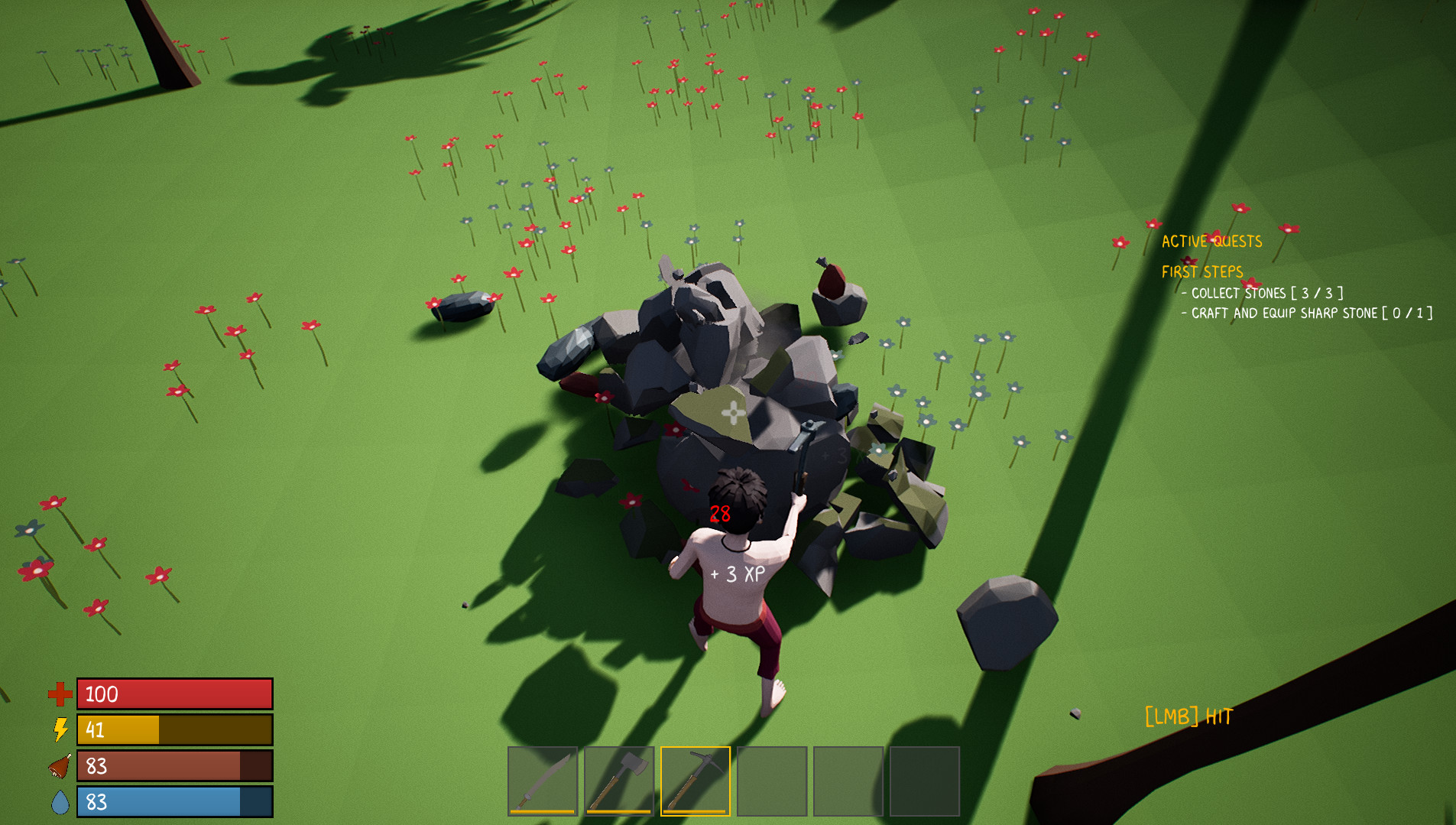Select the sixth empty hotbar slot

926,782
